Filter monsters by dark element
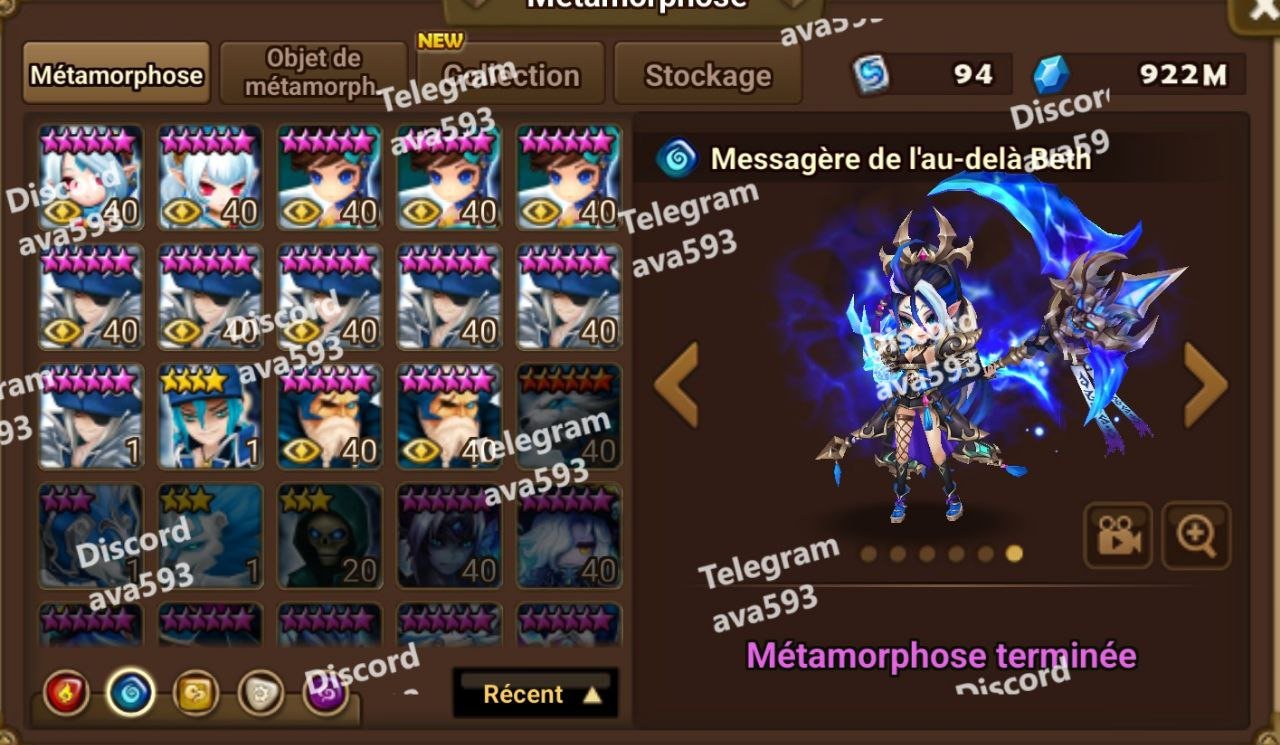Image resolution: width=1280 pixels, height=745 pixels. click(x=326, y=693)
